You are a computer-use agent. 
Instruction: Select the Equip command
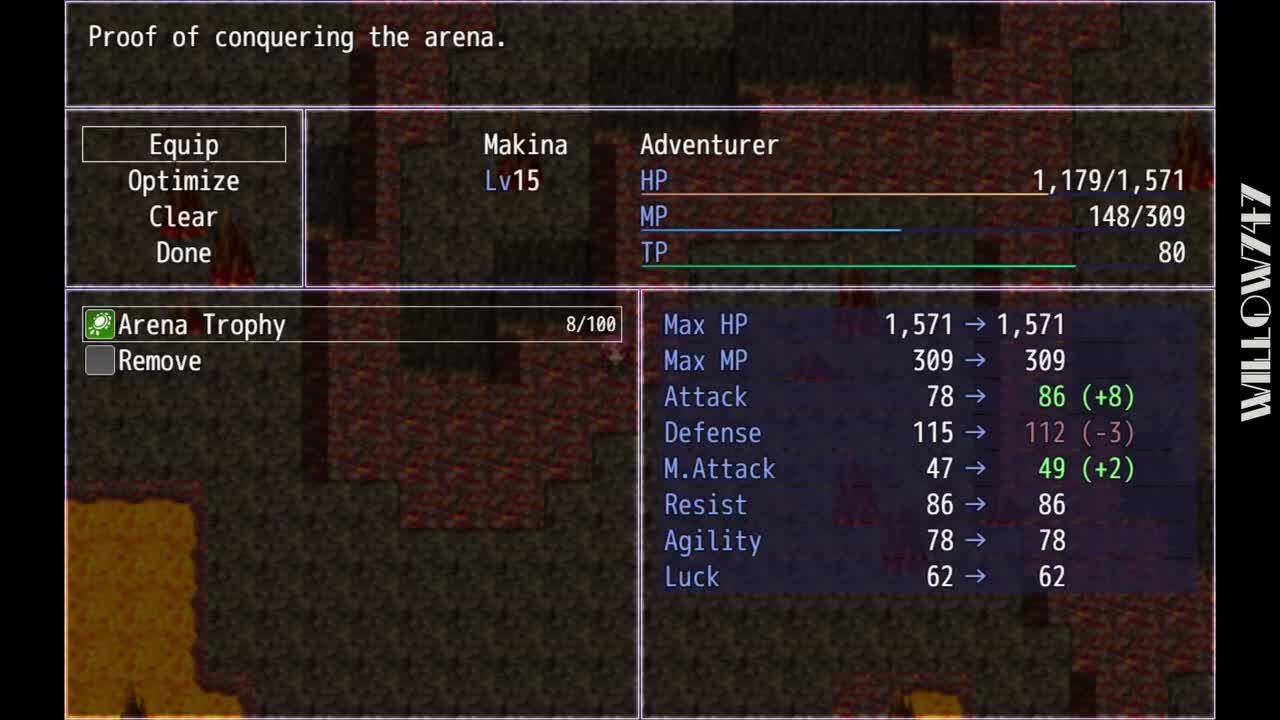click(x=184, y=145)
